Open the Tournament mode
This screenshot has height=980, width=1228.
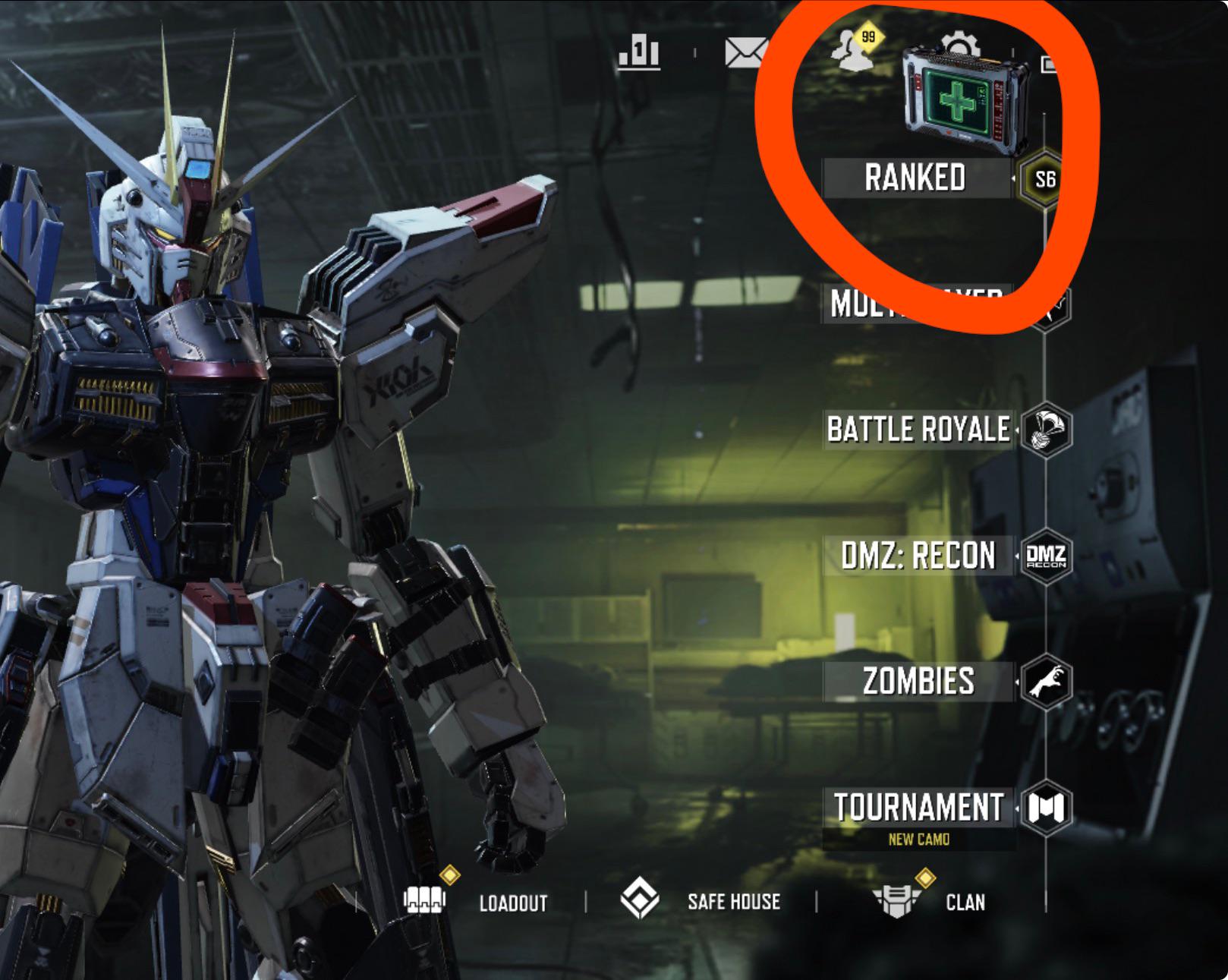click(x=918, y=808)
